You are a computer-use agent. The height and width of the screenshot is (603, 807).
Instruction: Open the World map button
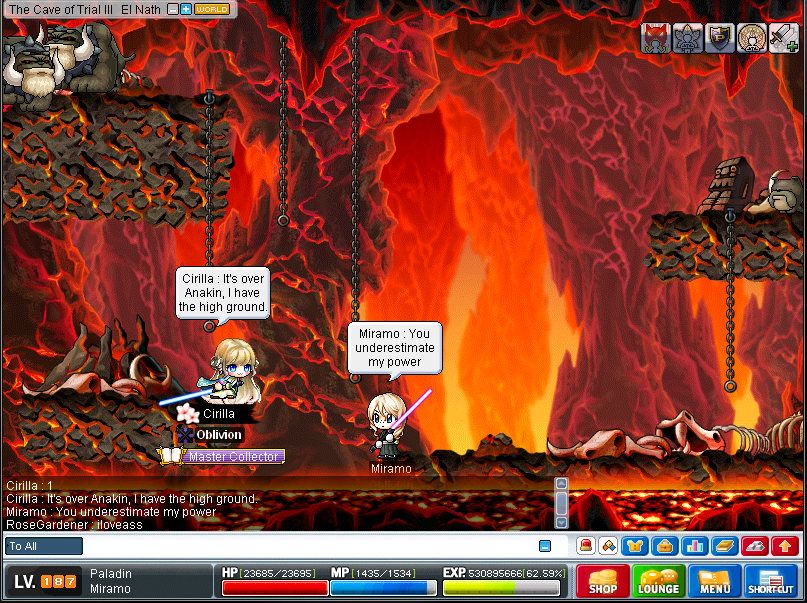click(x=212, y=9)
